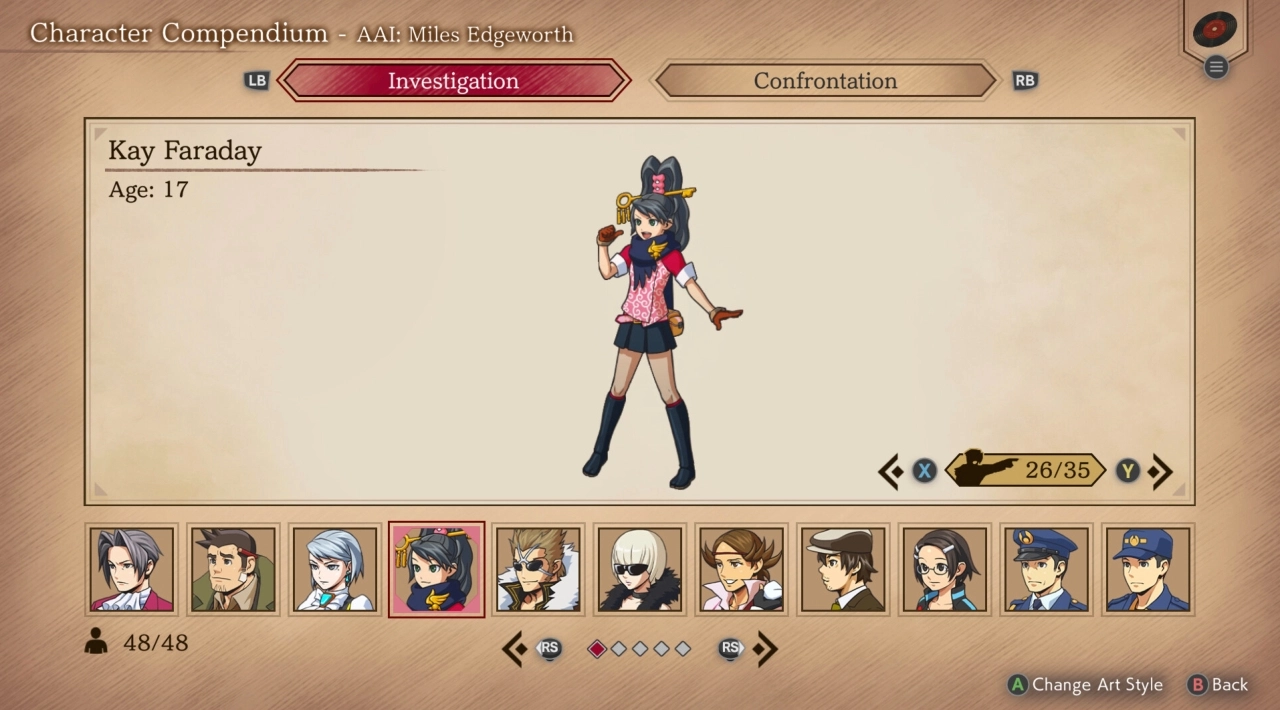Choose the silver-haired Franziska portrait
Image resolution: width=1280 pixels, height=710 pixels.
(335, 570)
